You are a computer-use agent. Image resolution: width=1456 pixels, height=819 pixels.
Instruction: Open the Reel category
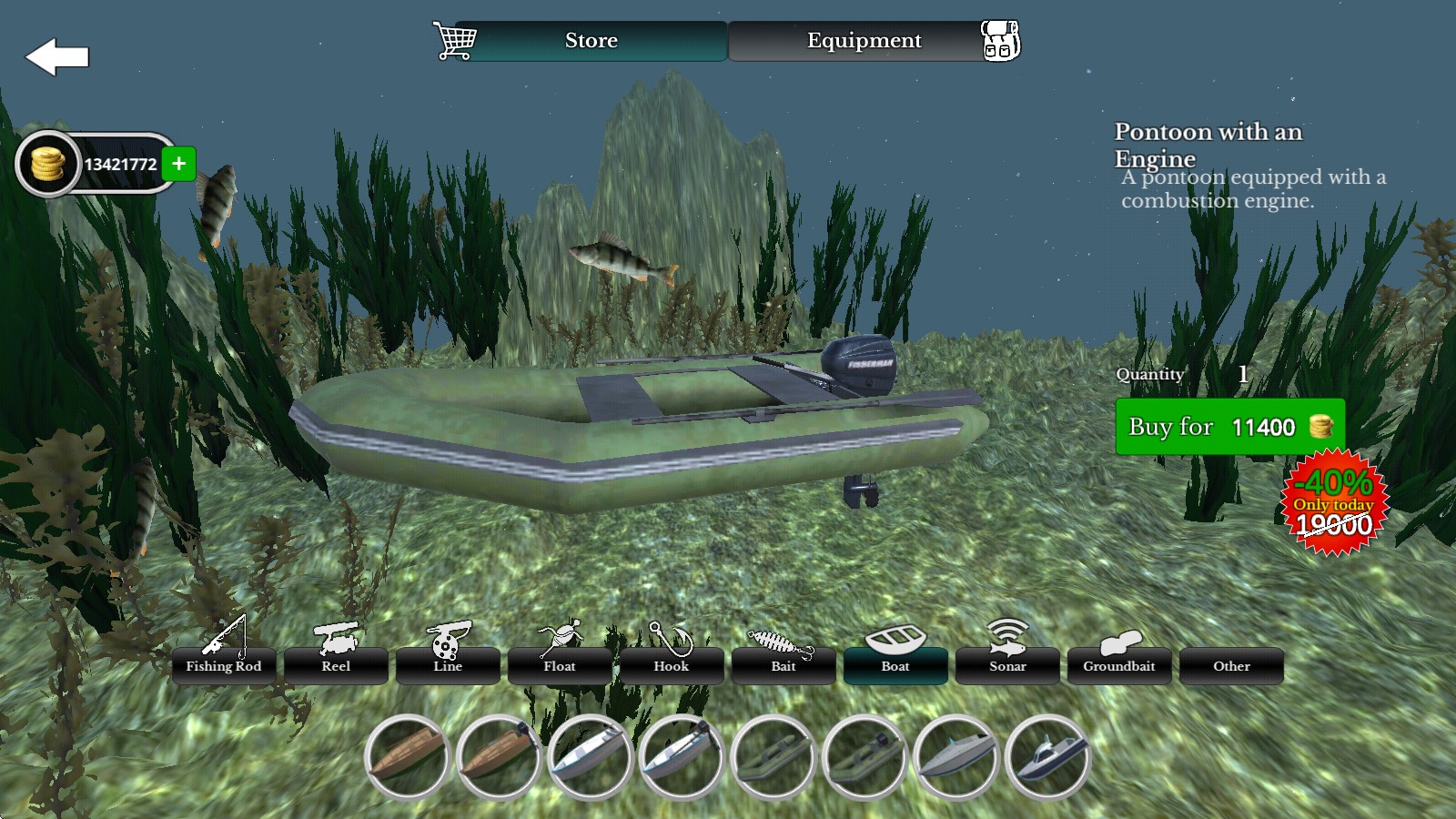click(x=336, y=665)
